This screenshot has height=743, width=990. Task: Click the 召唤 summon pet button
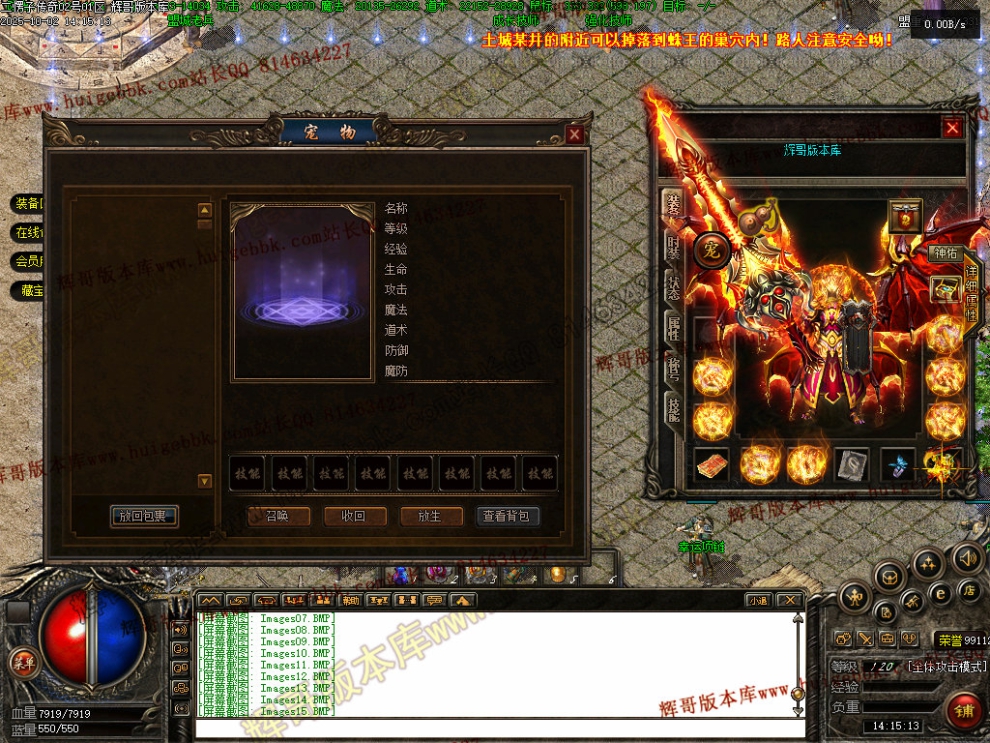pos(277,516)
